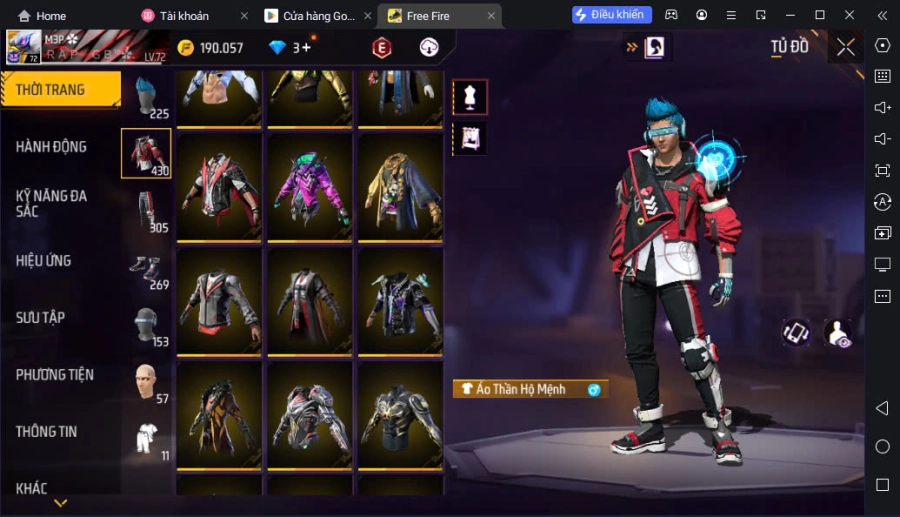Viewport: 900px width, 517px height.
Task: Open the Hiệu Ứng section
Action: click(x=44, y=261)
